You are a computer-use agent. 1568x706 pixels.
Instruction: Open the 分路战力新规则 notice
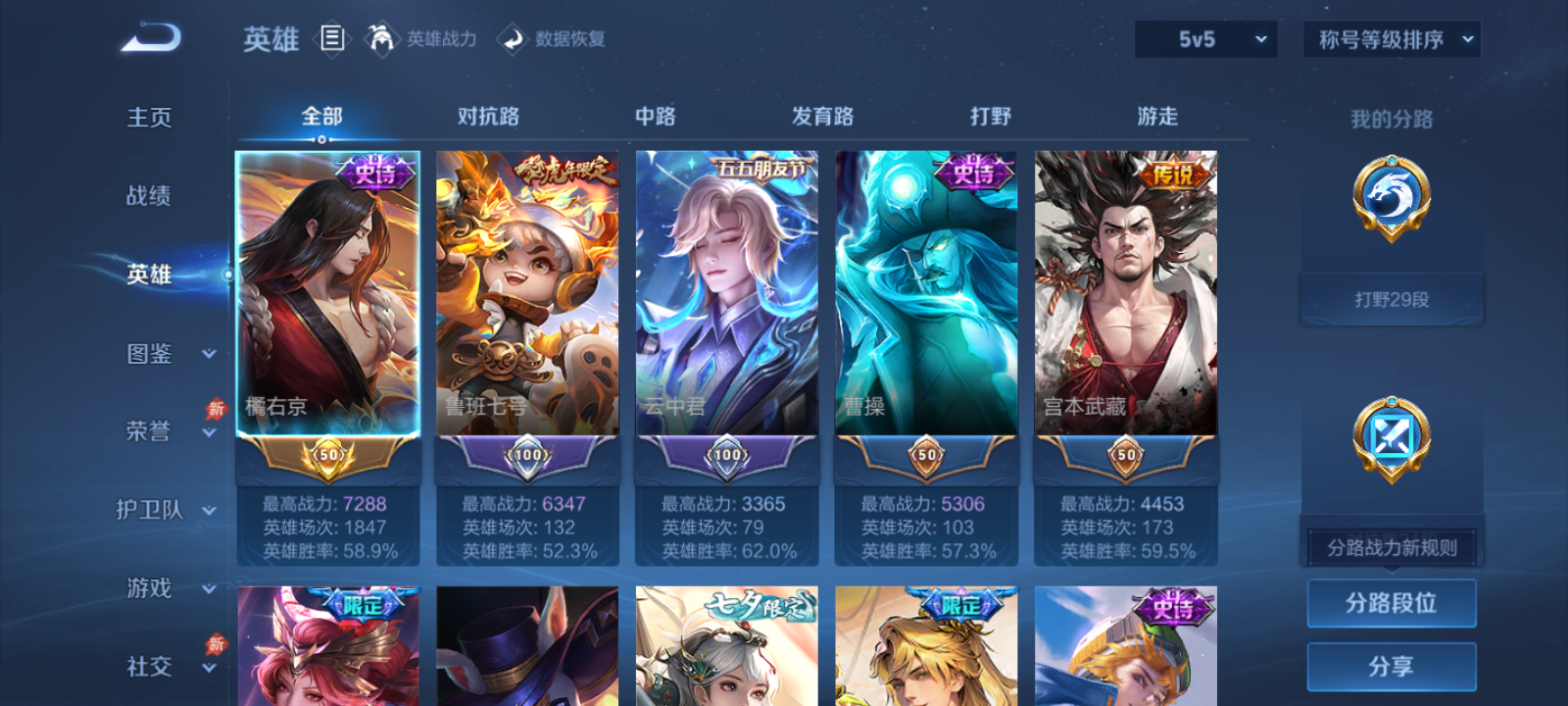coord(1391,546)
